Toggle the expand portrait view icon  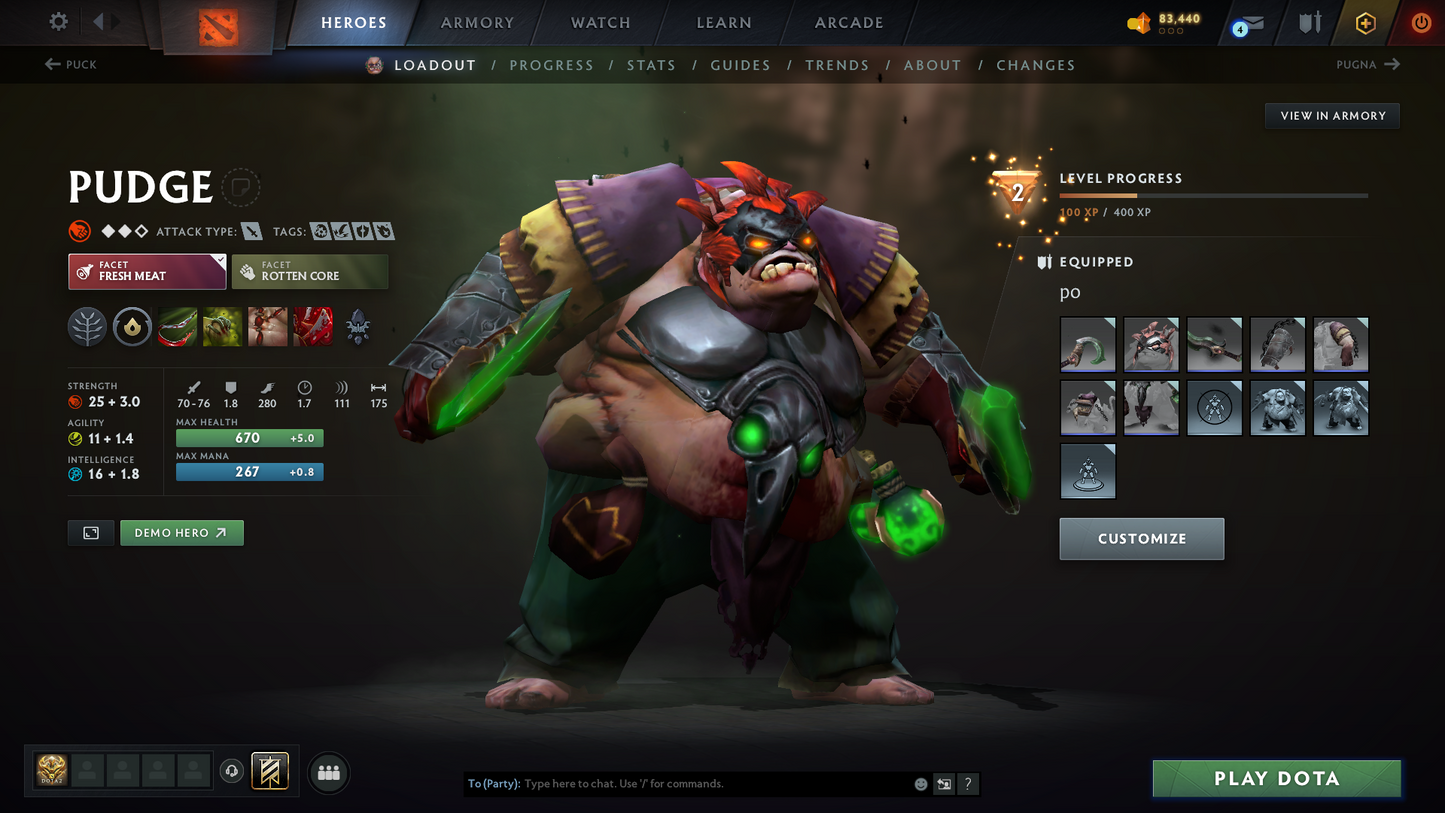(90, 532)
